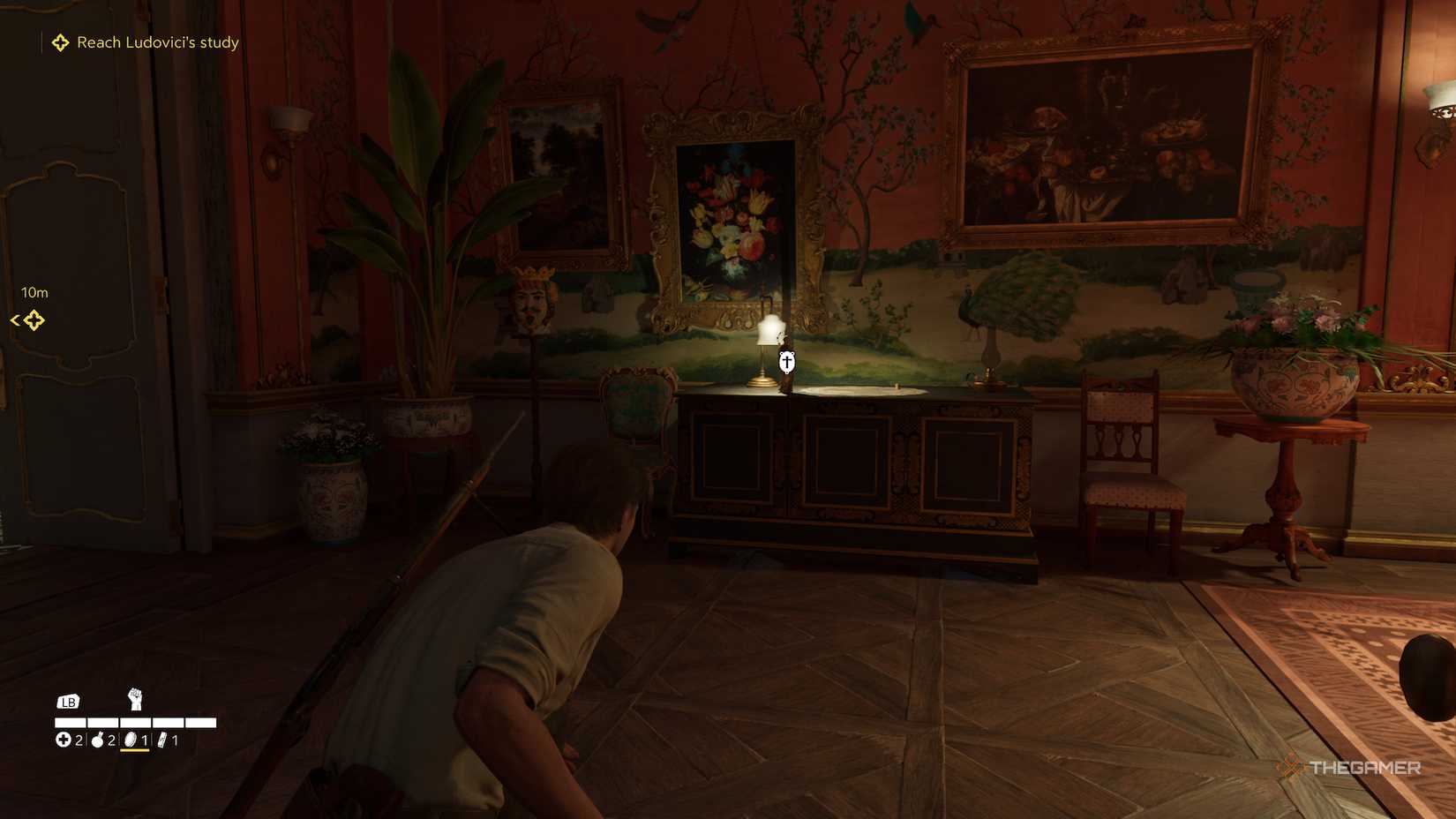
Task: Pick the bandage roll item icon
Action: (162, 740)
